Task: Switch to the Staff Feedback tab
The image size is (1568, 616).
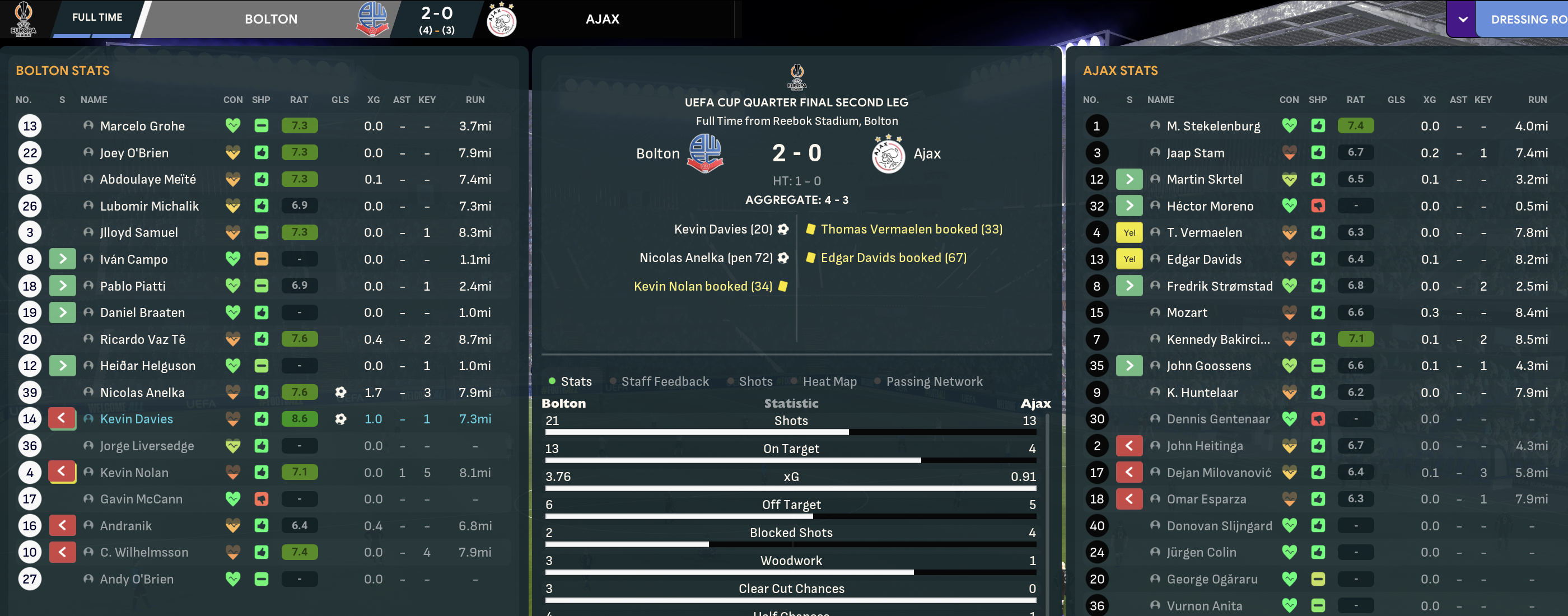Action: [x=665, y=382]
